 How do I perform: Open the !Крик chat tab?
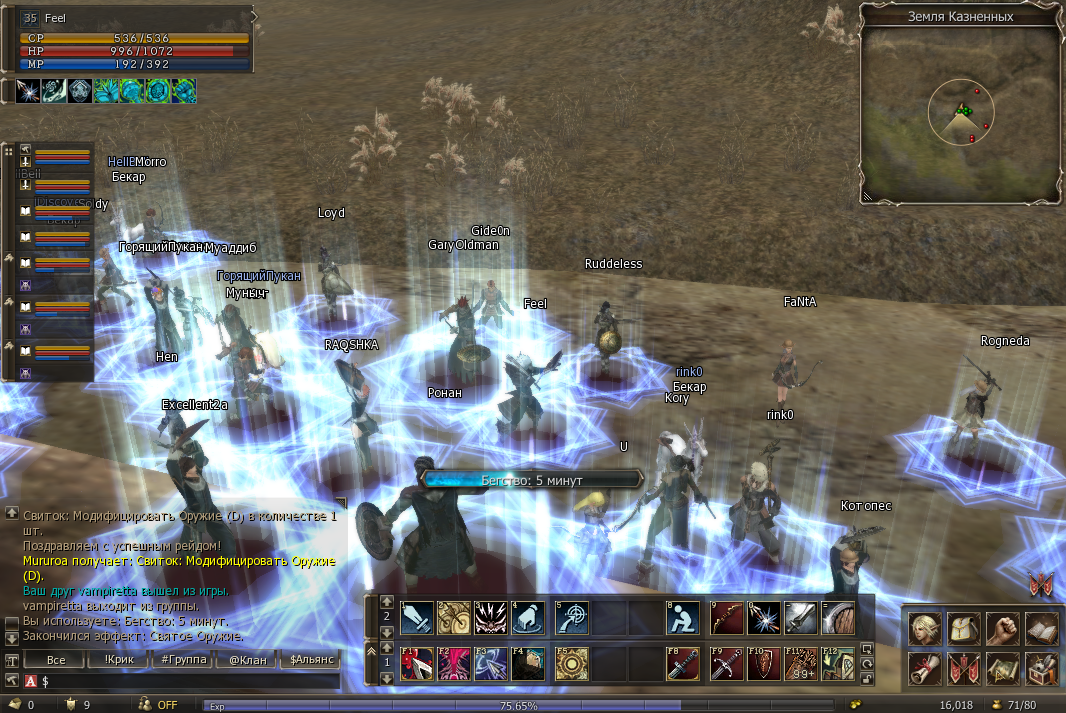118,660
